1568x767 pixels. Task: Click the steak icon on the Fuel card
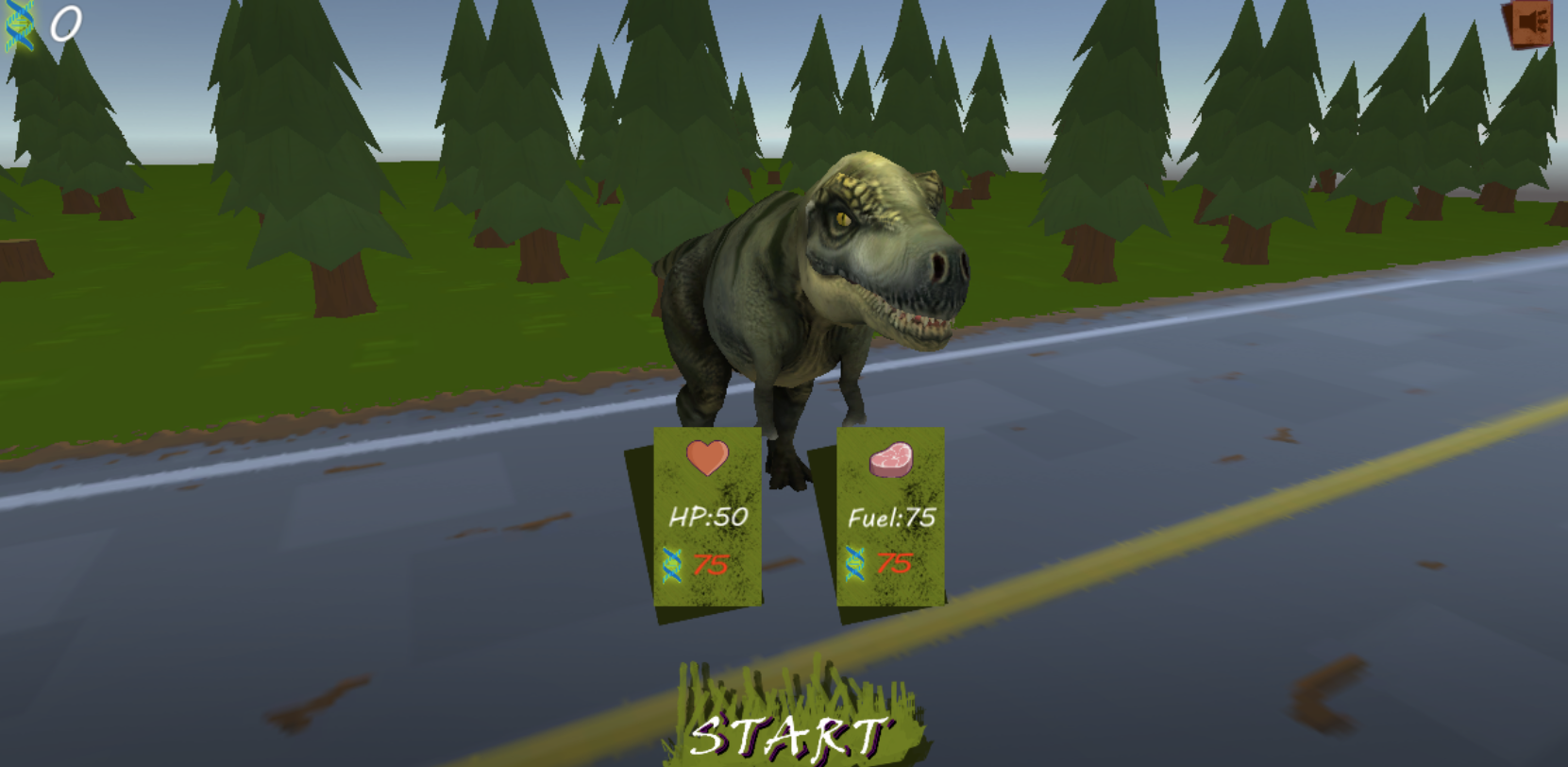[x=892, y=460]
